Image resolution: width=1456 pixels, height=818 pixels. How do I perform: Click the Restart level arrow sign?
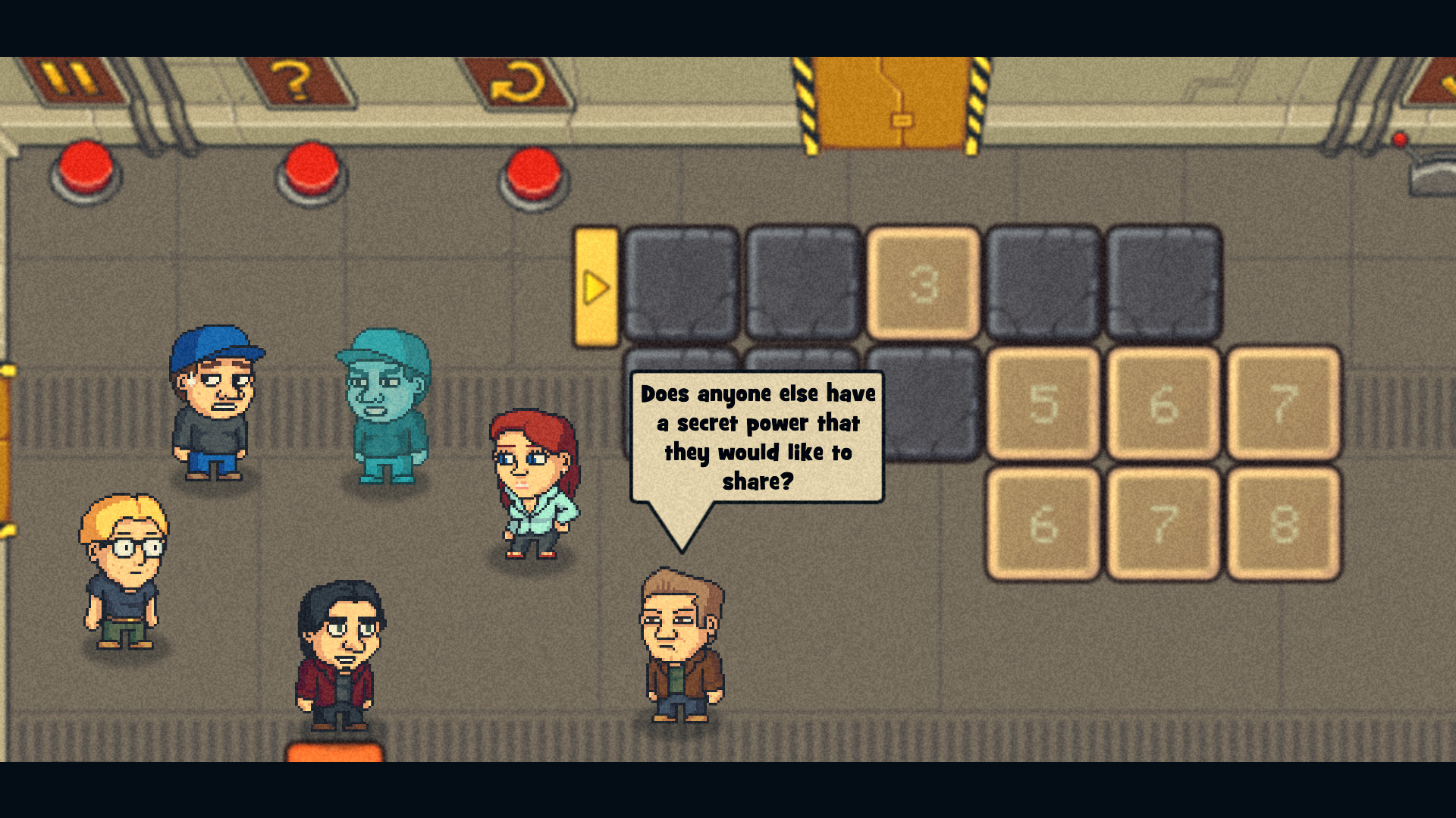519,81
